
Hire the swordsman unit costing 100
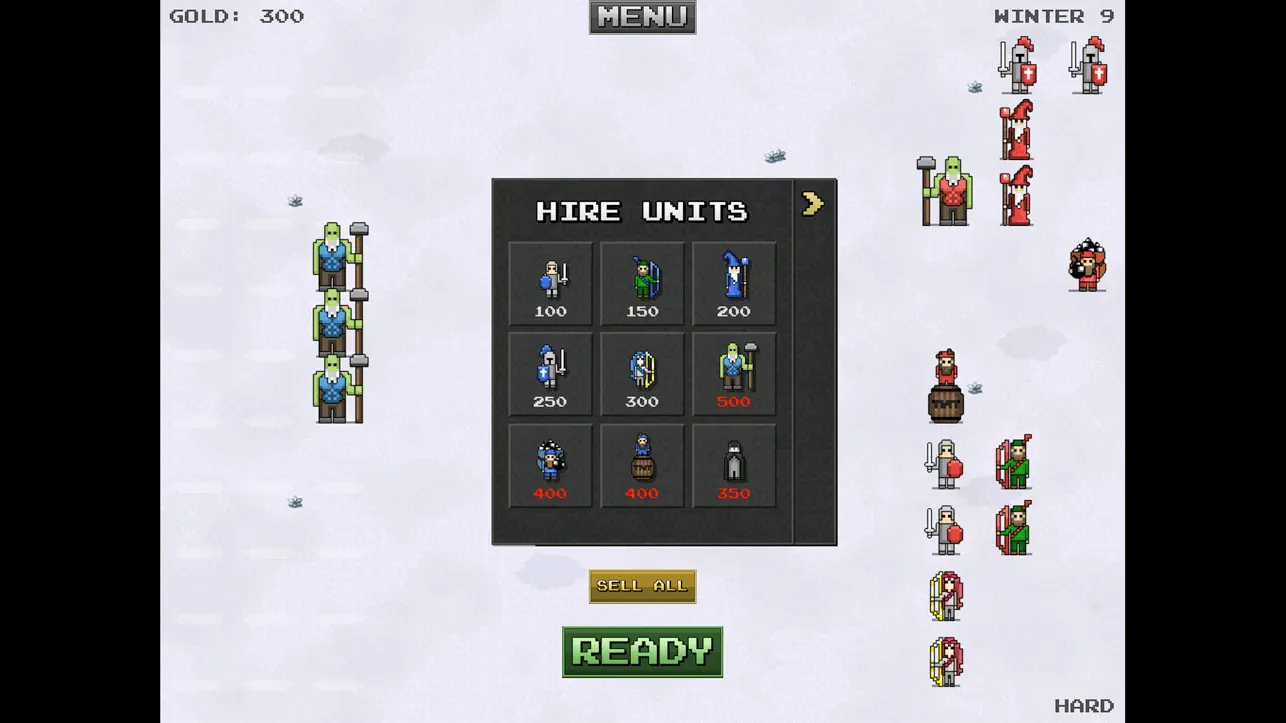click(x=549, y=283)
